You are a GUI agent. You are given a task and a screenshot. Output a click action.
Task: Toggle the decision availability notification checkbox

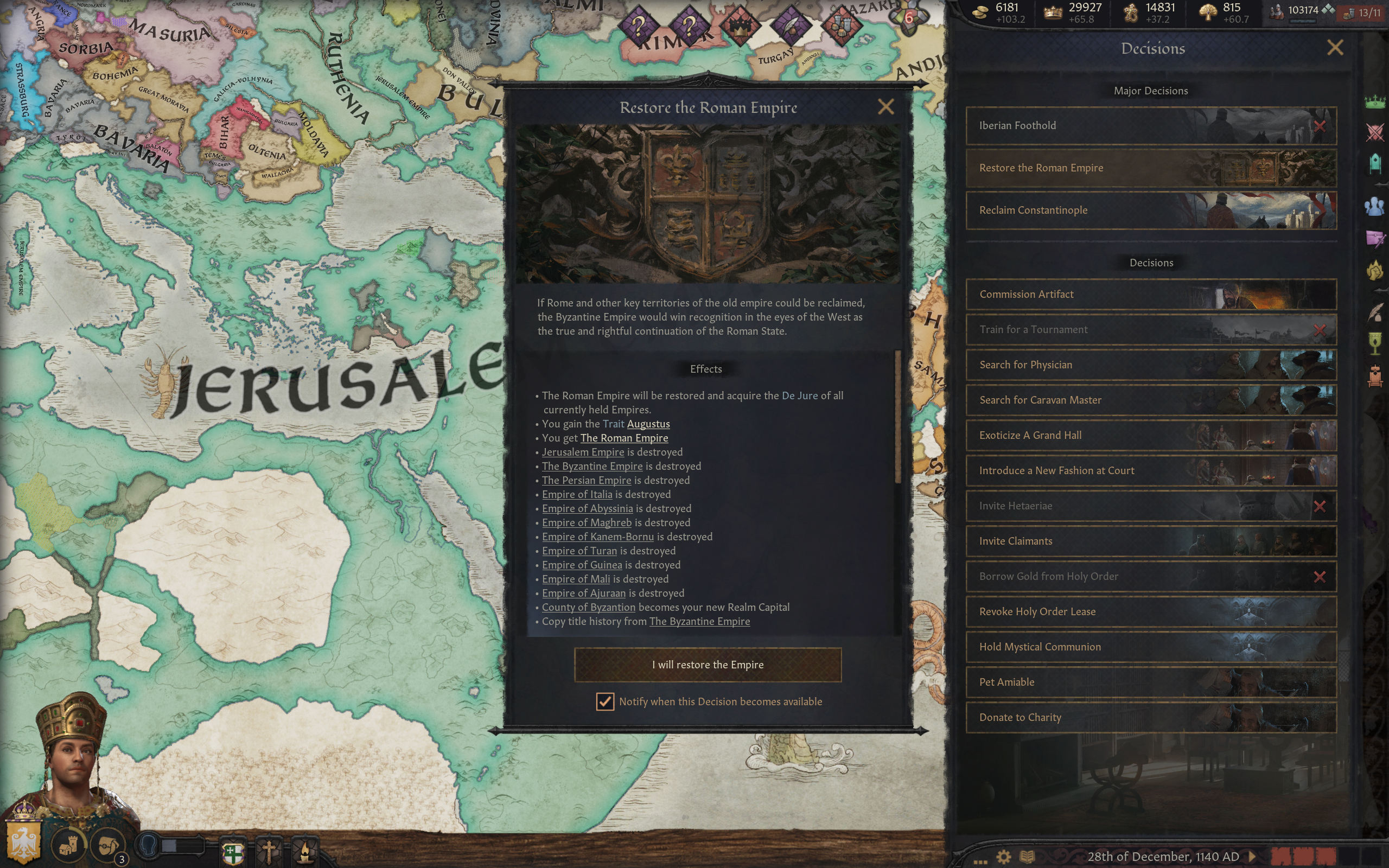604,701
